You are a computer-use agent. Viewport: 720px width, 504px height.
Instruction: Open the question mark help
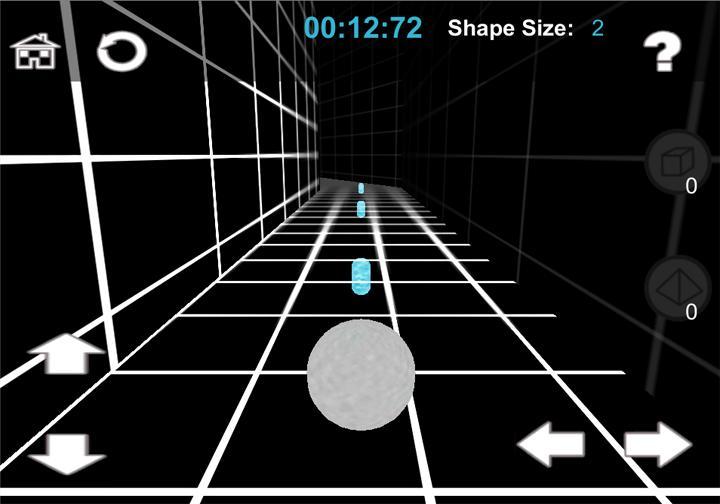click(x=661, y=52)
